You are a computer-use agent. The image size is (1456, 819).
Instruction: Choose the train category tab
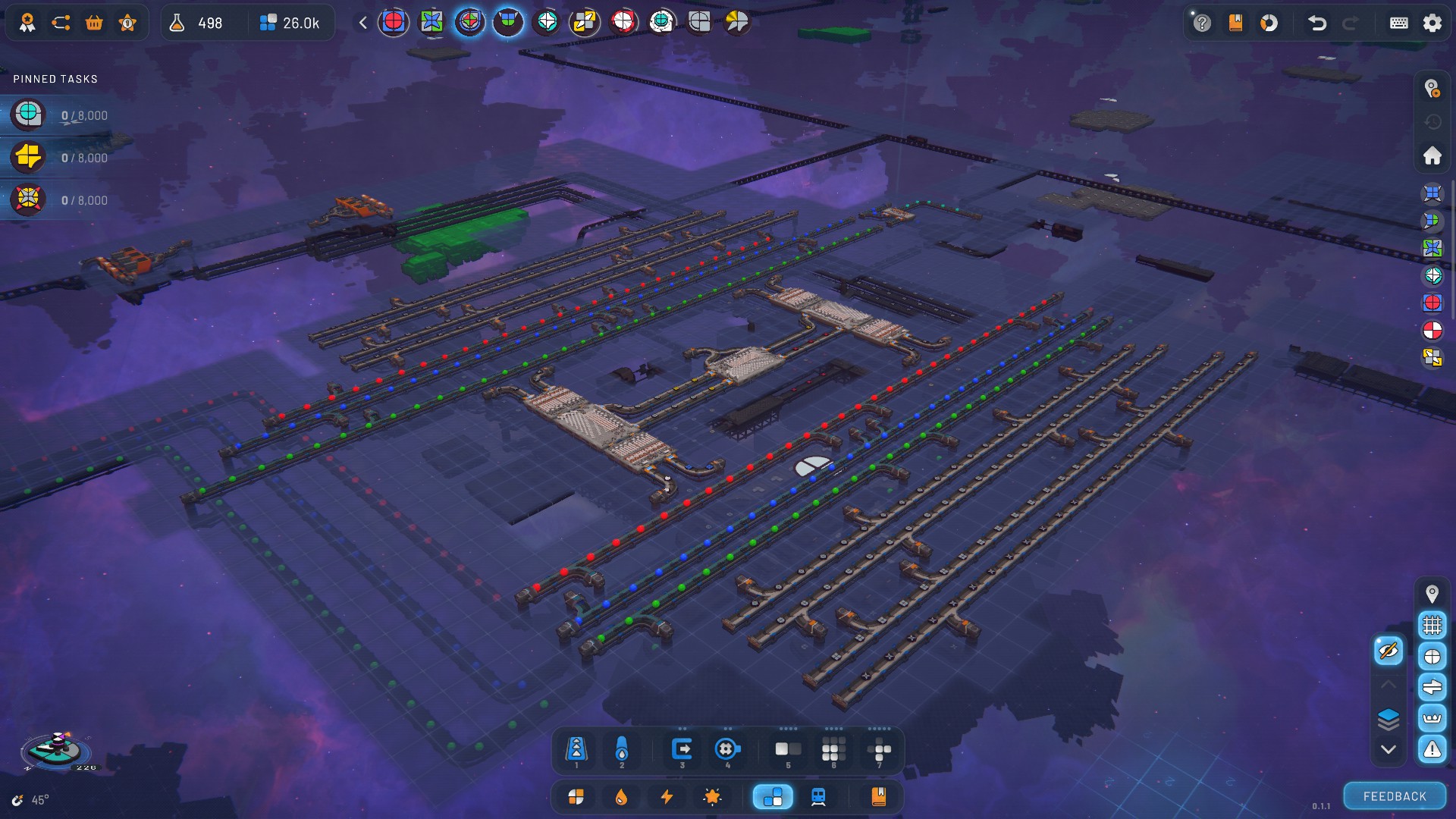tap(818, 797)
